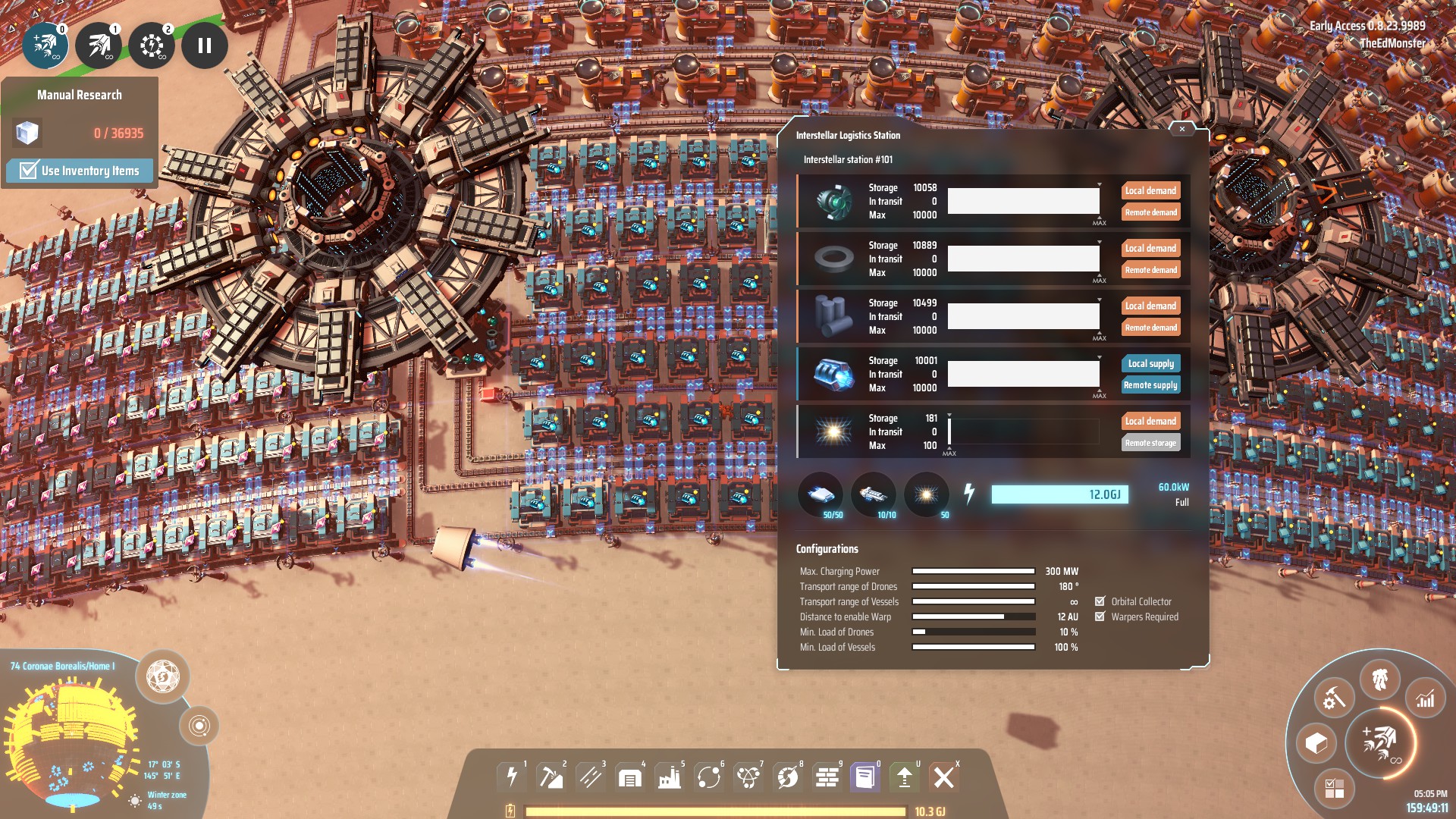Select the space warper item slot
The image size is (1456, 819).
point(926,495)
